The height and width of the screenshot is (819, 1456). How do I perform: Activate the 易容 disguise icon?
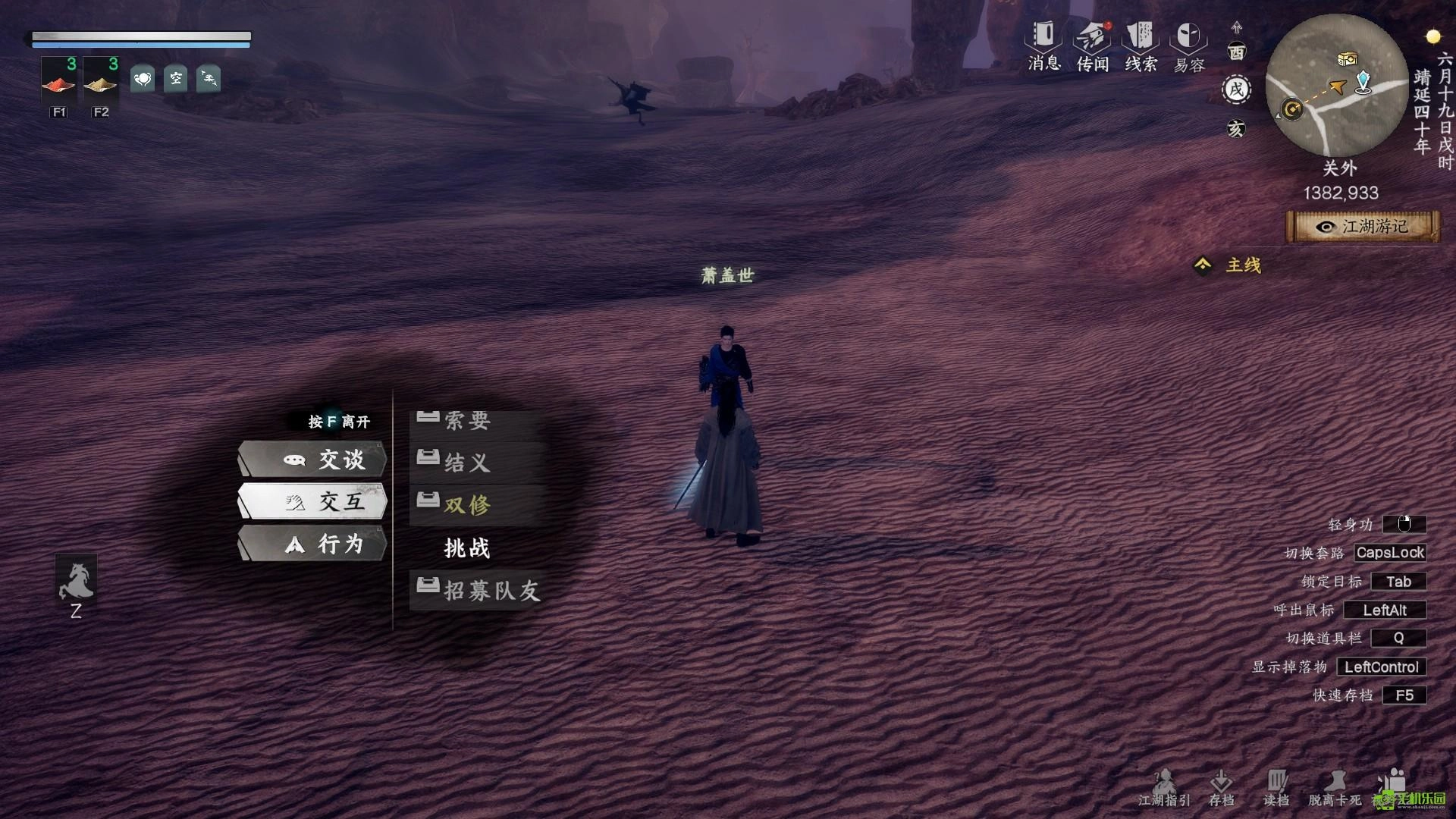tap(1188, 45)
